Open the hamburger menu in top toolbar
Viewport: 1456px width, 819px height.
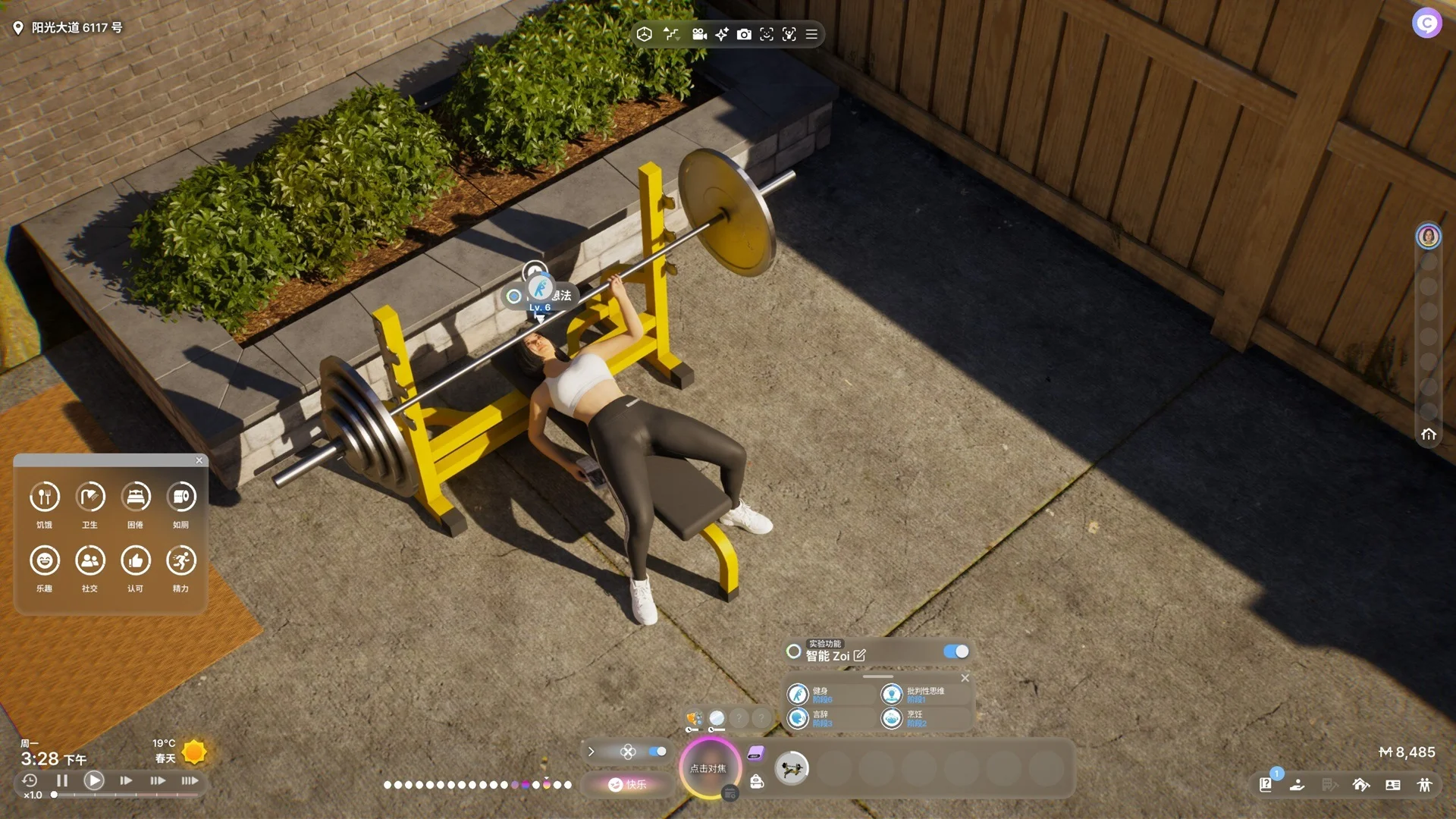pyautogui.click(x=811, y=34)
